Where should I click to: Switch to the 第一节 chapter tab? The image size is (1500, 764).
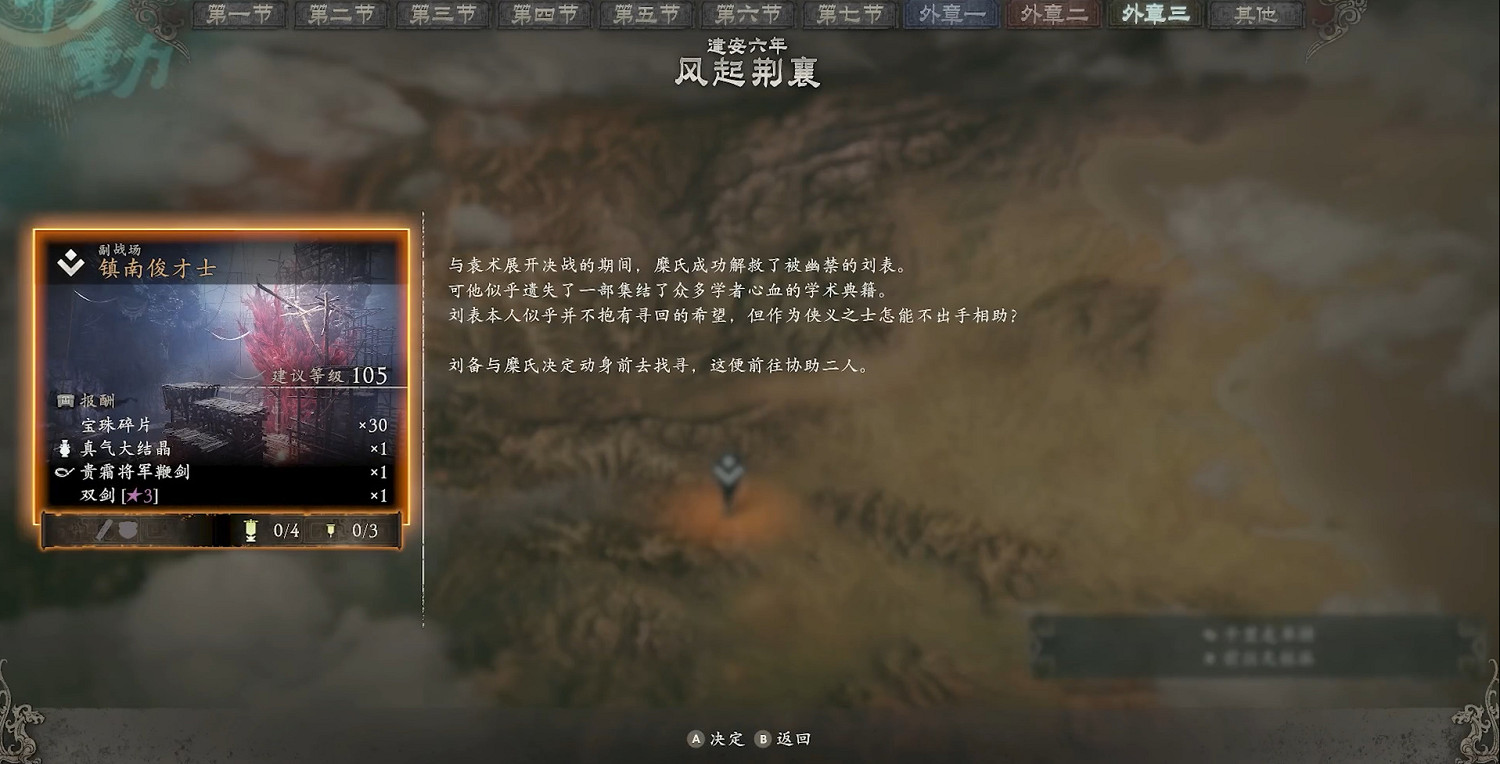(237, 14)
